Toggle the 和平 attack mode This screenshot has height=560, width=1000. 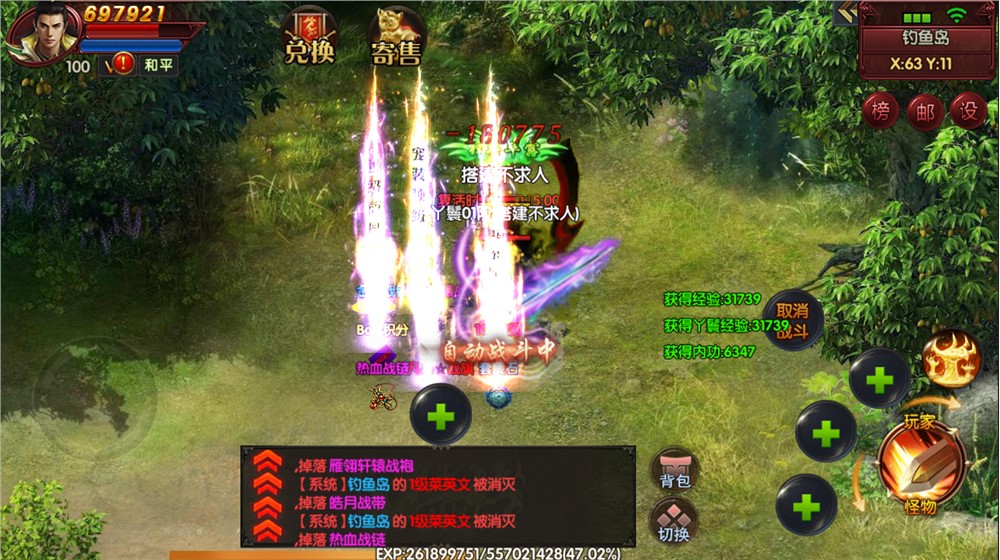(x=158, y=65)
